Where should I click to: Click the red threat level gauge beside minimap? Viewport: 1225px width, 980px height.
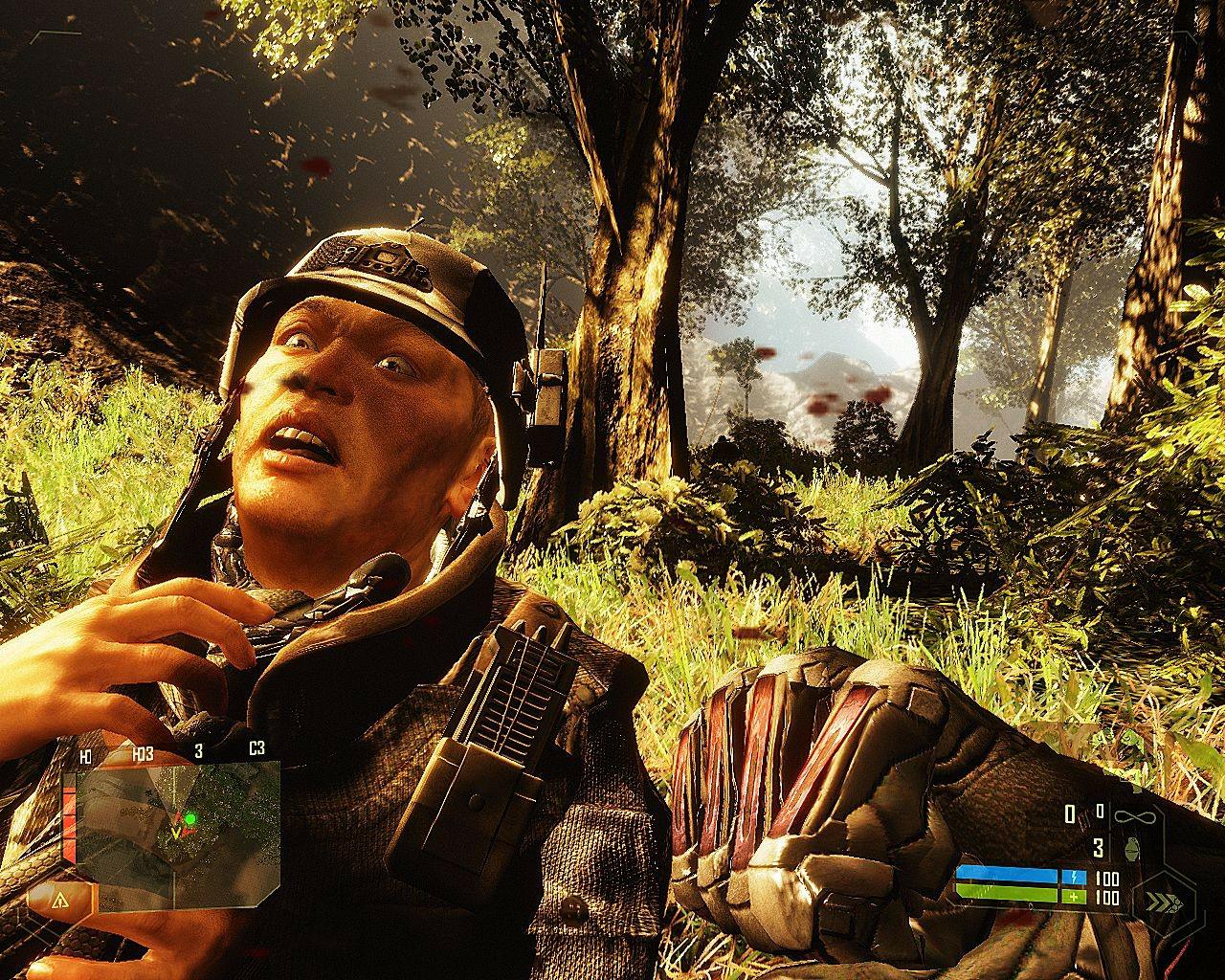[69, 818]
